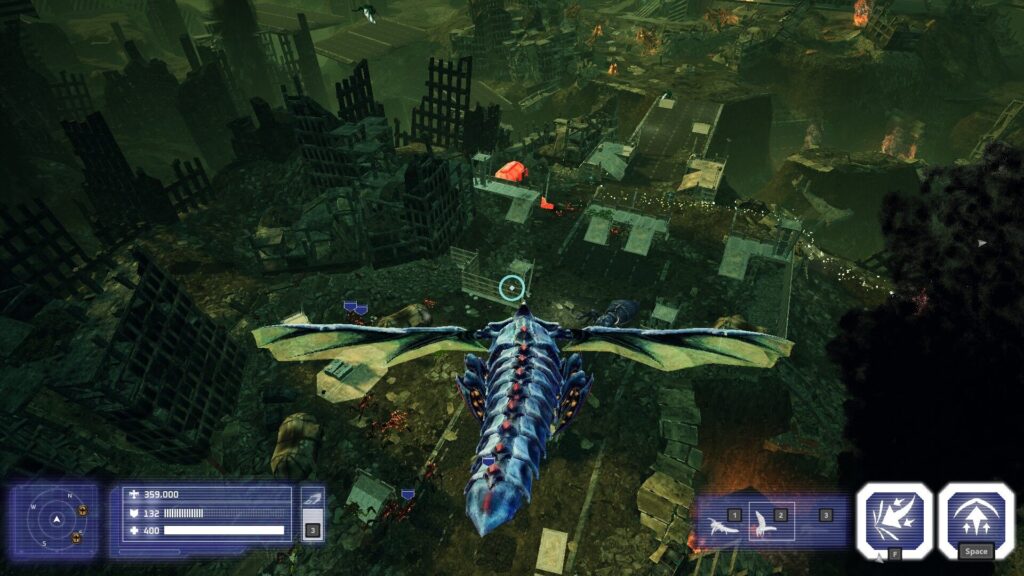1024x576 pixels.
Task: Click the wing icon beside the status bars
Action: pos(312,501)
